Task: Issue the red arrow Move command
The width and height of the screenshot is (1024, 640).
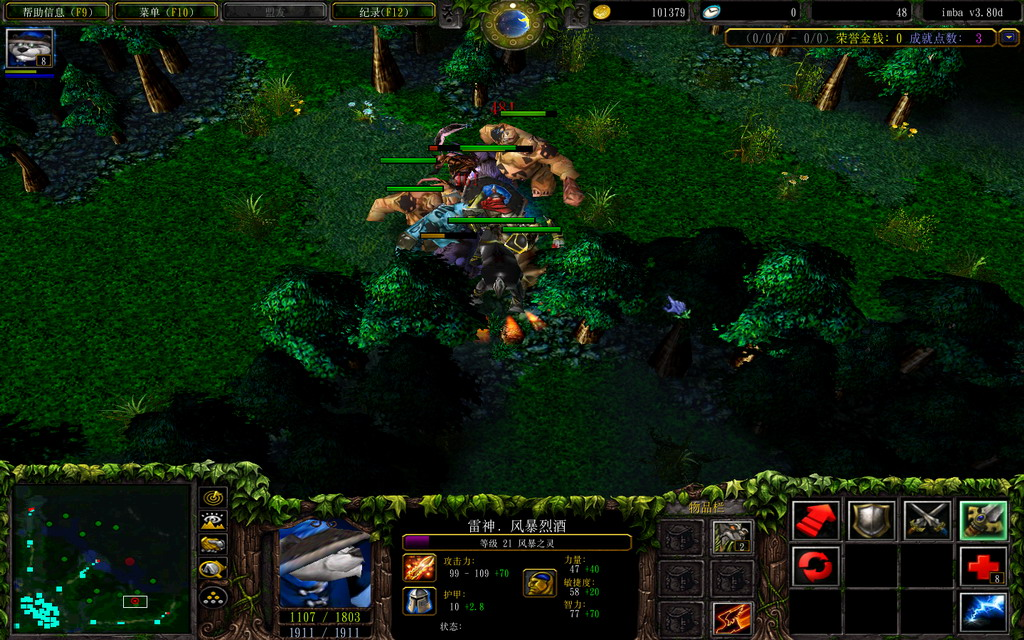Action: click(816, 520)
